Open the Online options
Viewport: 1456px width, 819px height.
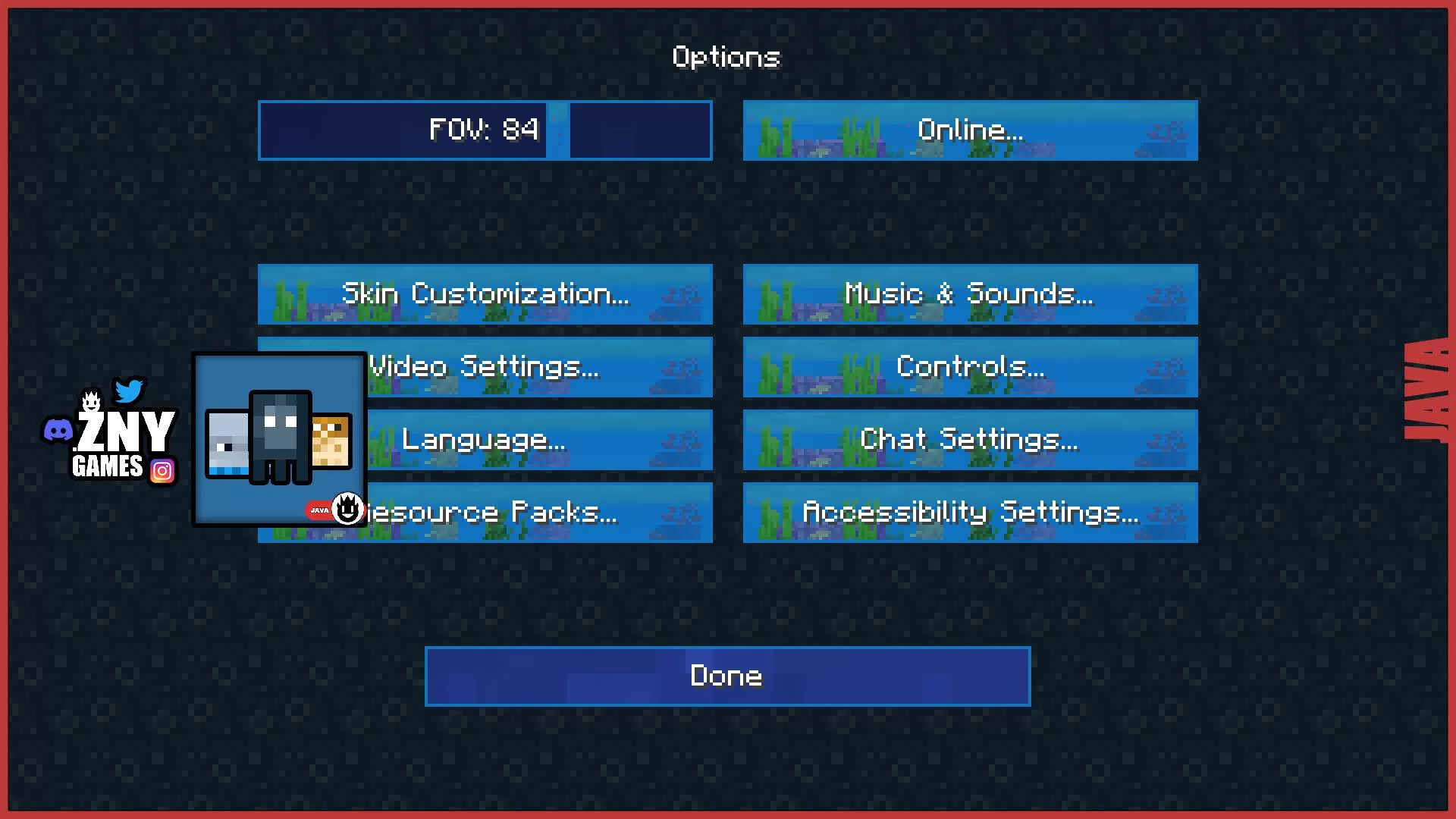tap(970, 130)
